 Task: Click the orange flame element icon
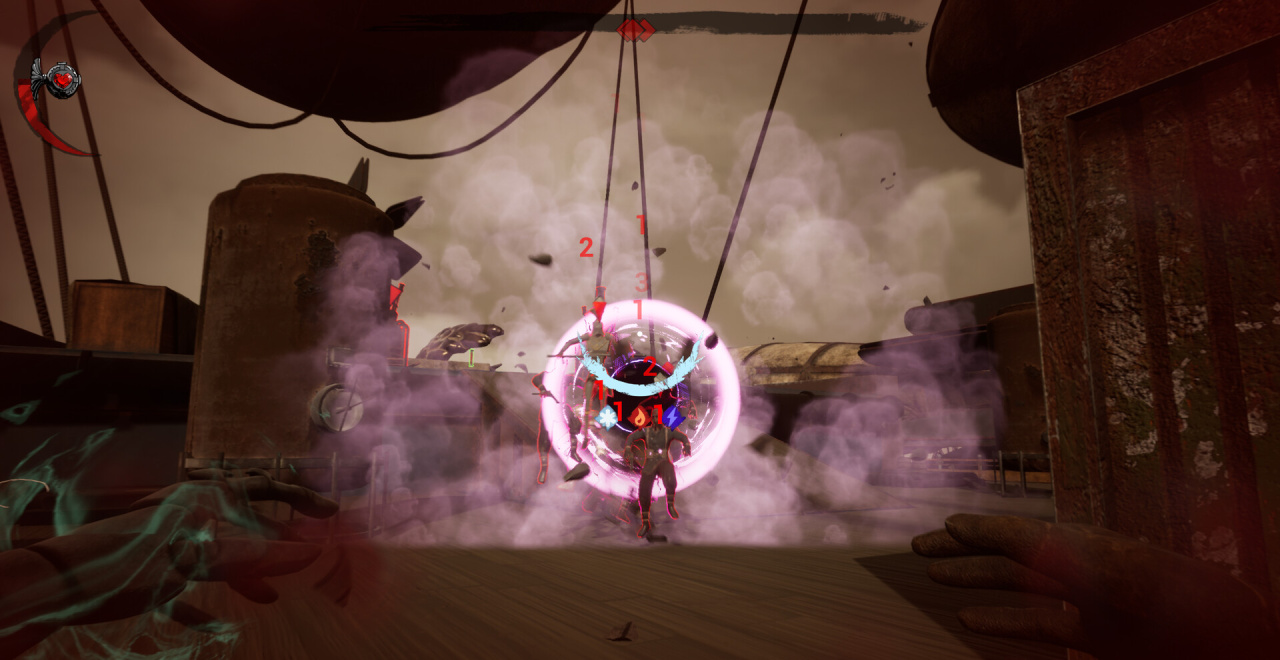[x=639, y=418]
